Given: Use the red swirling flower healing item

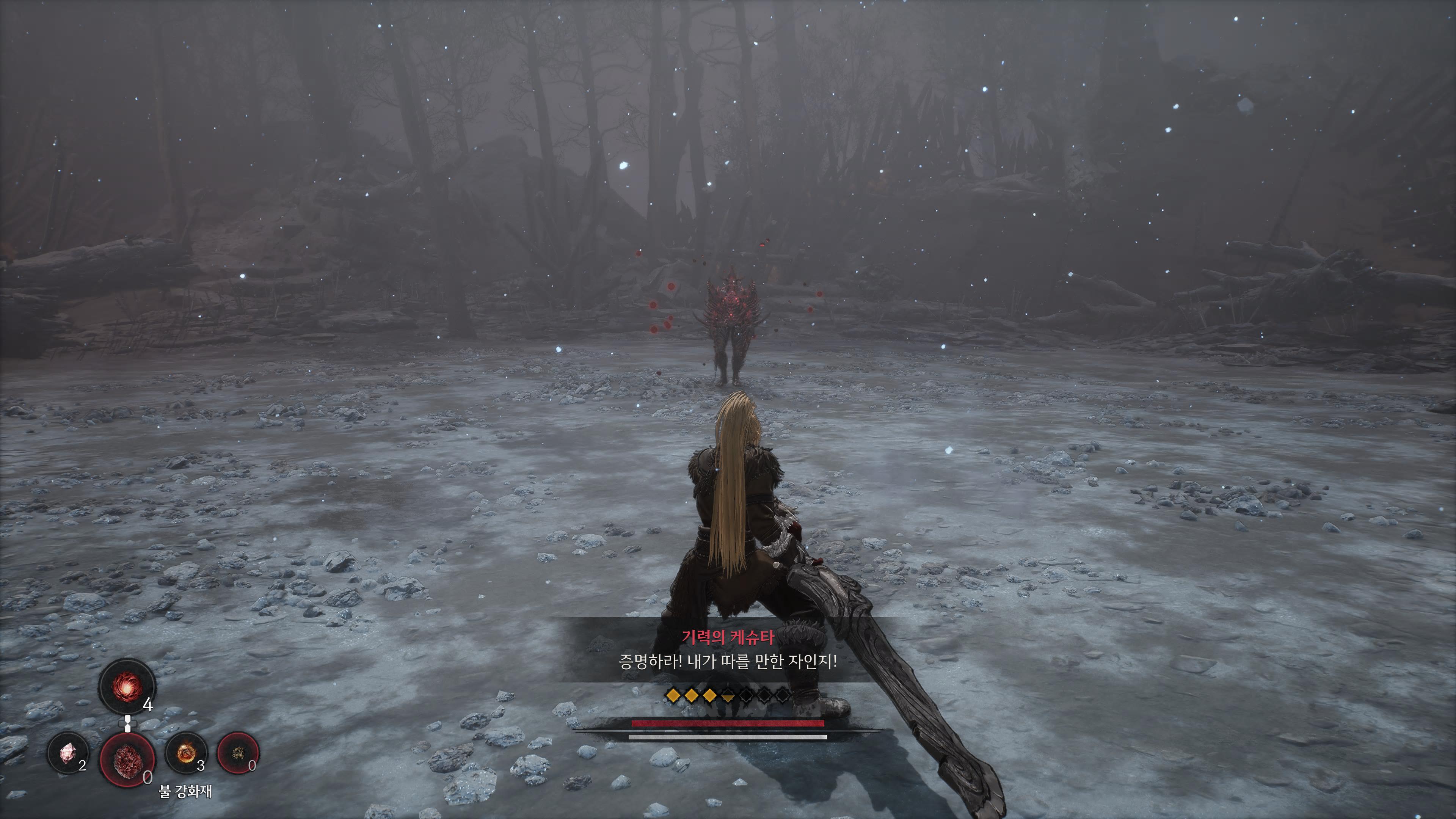Looking at the screenshot, I should tap(127, 687).
